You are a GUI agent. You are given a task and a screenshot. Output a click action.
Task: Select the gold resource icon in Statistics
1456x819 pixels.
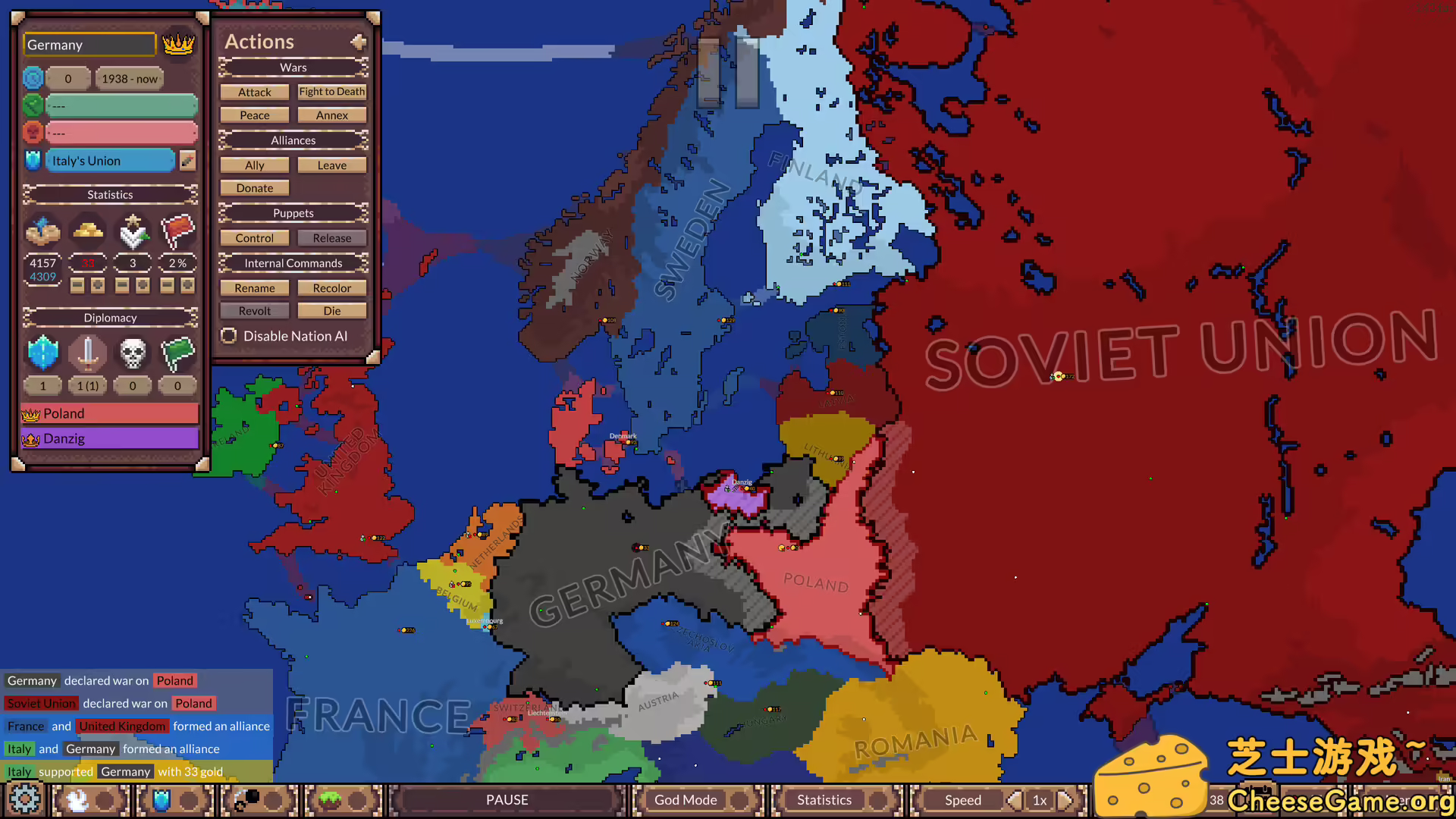pyautogui.click(x=88, y=231)
